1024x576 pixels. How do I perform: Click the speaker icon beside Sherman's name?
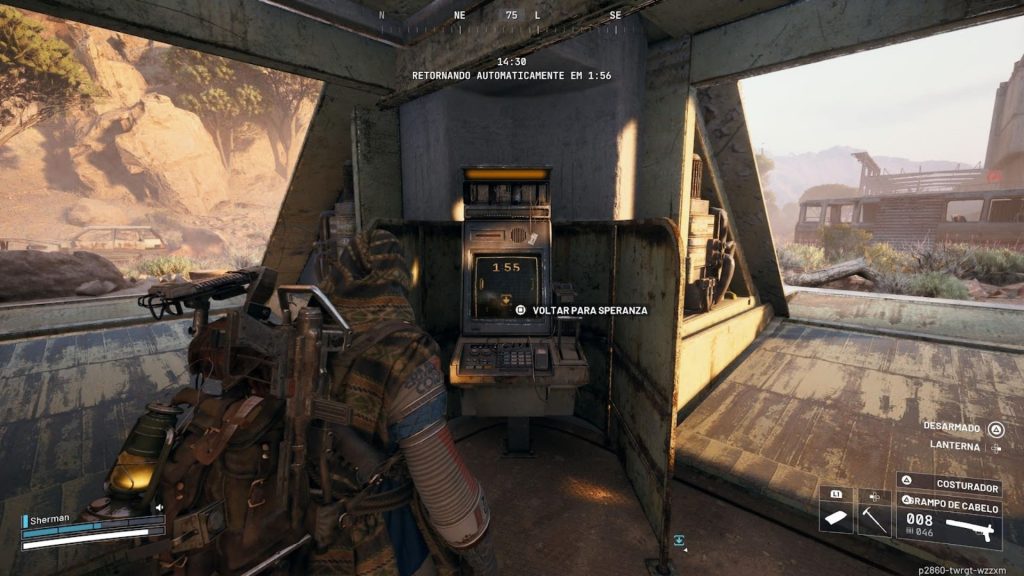coord(158,507)
